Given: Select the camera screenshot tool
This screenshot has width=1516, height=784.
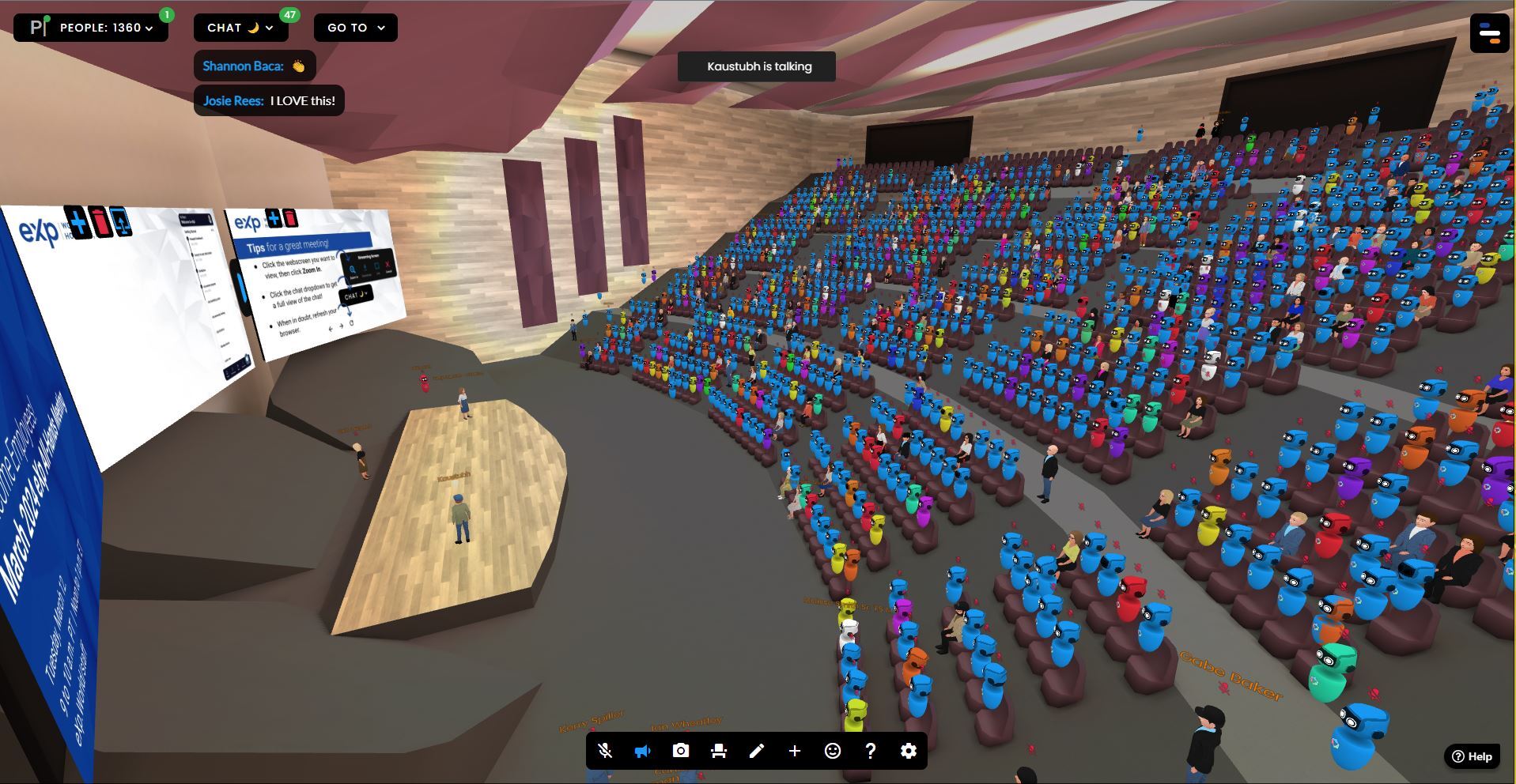Looking at the screenshot, I should click(681, 751).
